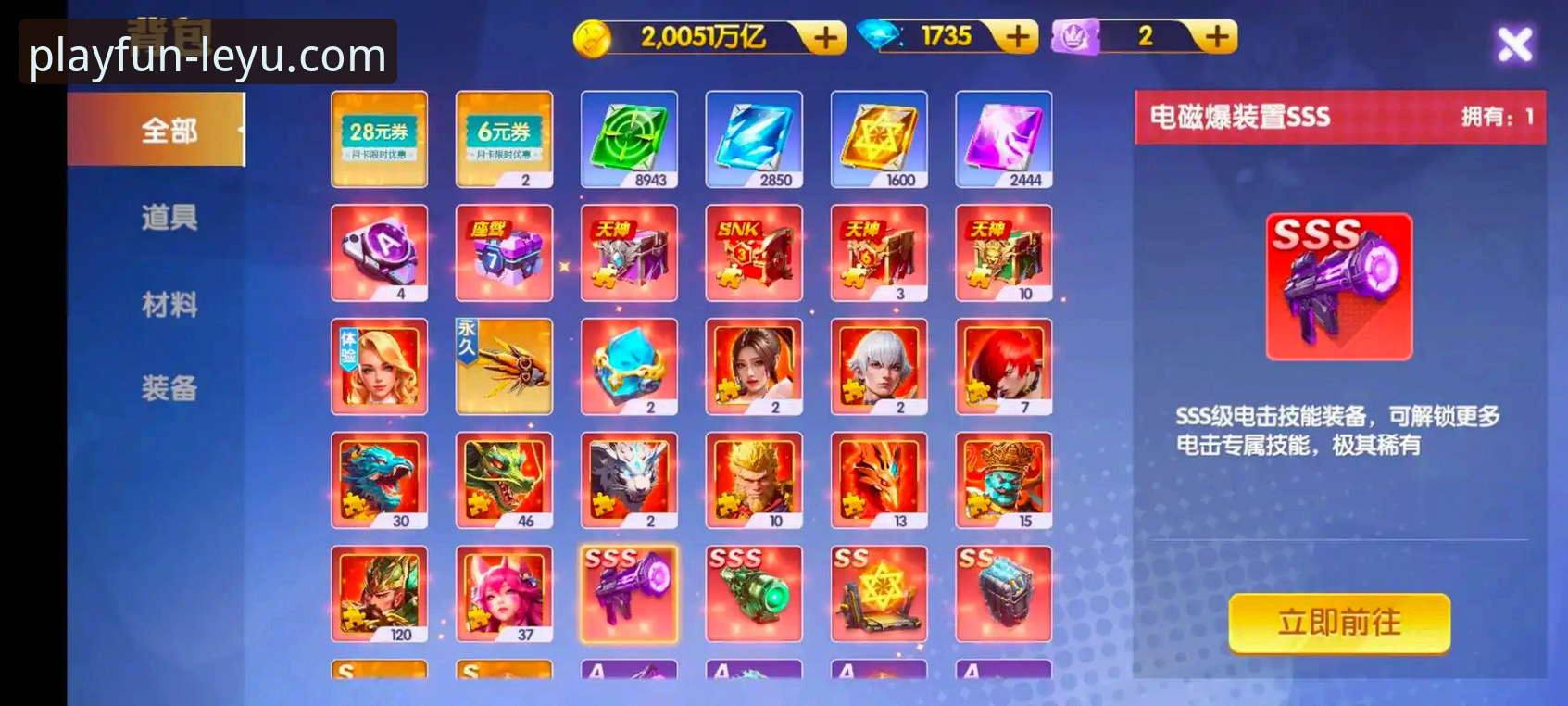Viewport: 1568px width, 706px height.
Task: Choose the 6元券 coupon slot
Action: pyautogui.click(x=504, y=139)
